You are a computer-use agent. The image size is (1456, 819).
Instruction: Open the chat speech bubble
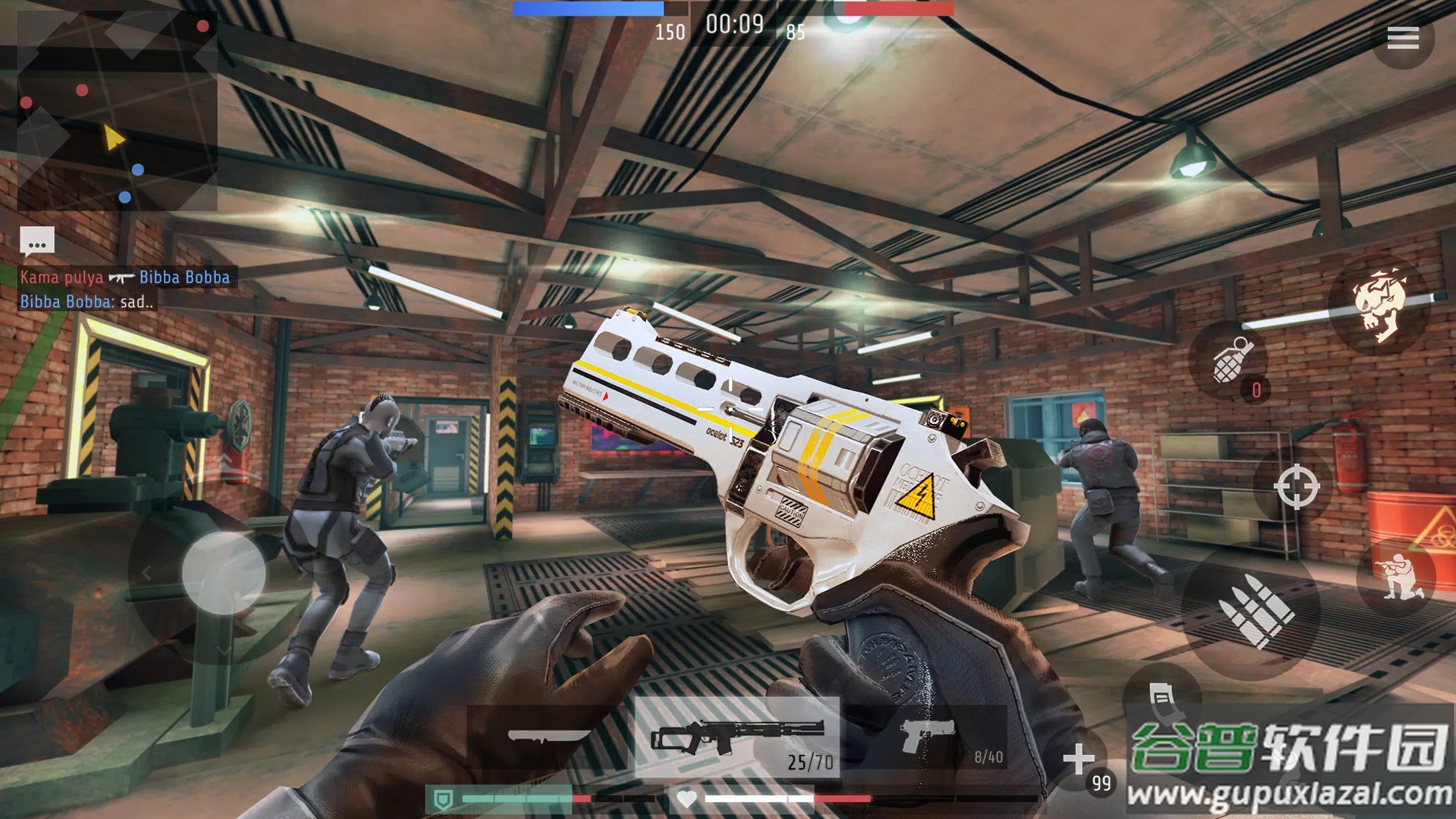[x=37, y=241]
